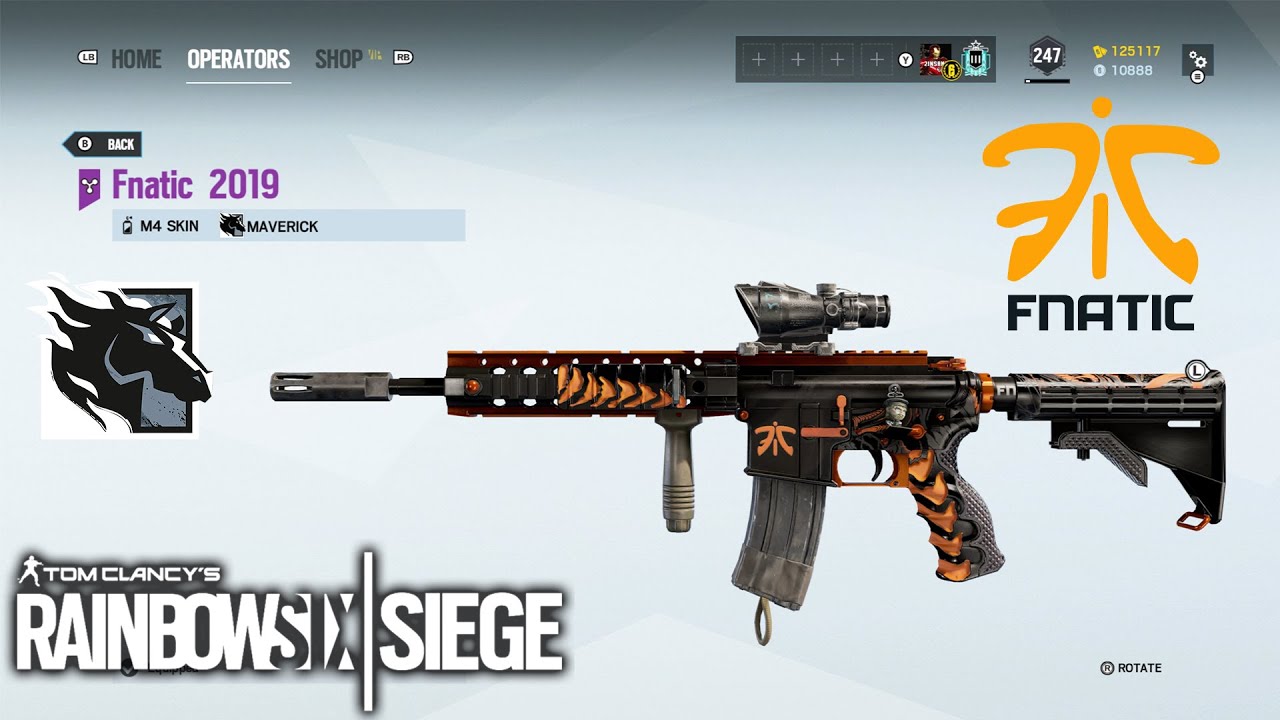Switch to the Operators tab
Image resolution: width=1280 pixels, height=720 pixels.
[x=238, y=59]
